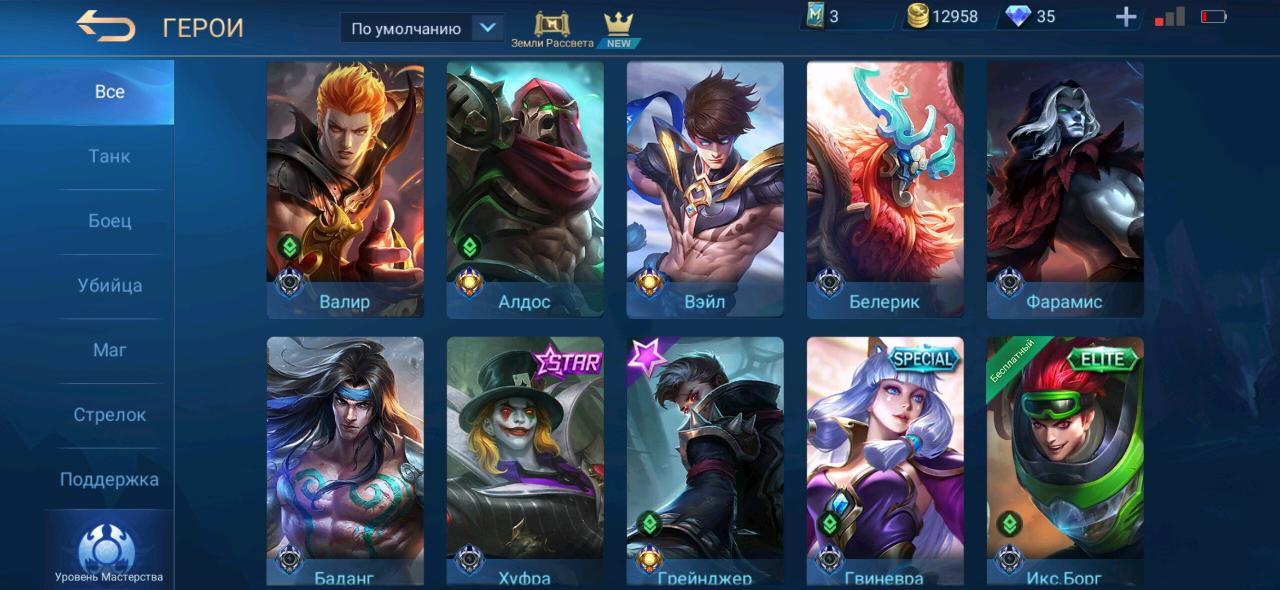Choose the Поддержка category
The height and width of the screenshot is (590, 1280).
(x=109, y=479)
